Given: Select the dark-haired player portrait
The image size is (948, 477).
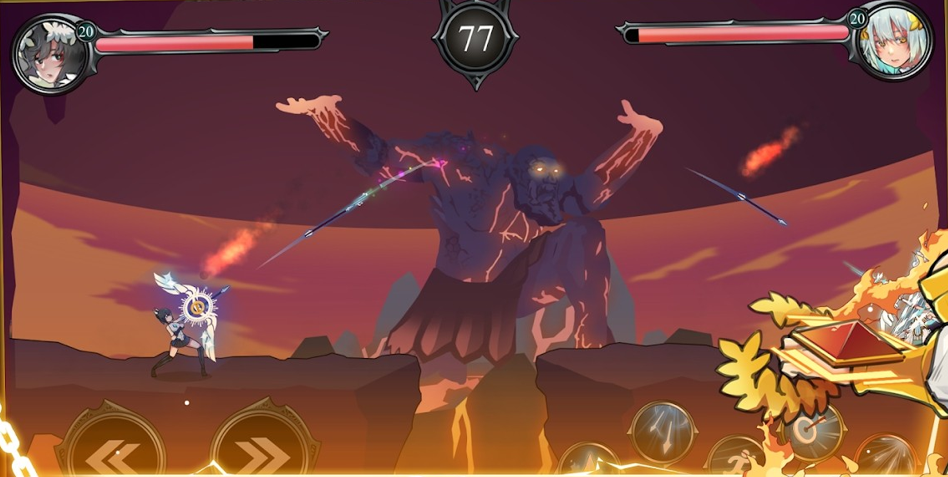Looking at the screenshot, I should pos(48,52).
